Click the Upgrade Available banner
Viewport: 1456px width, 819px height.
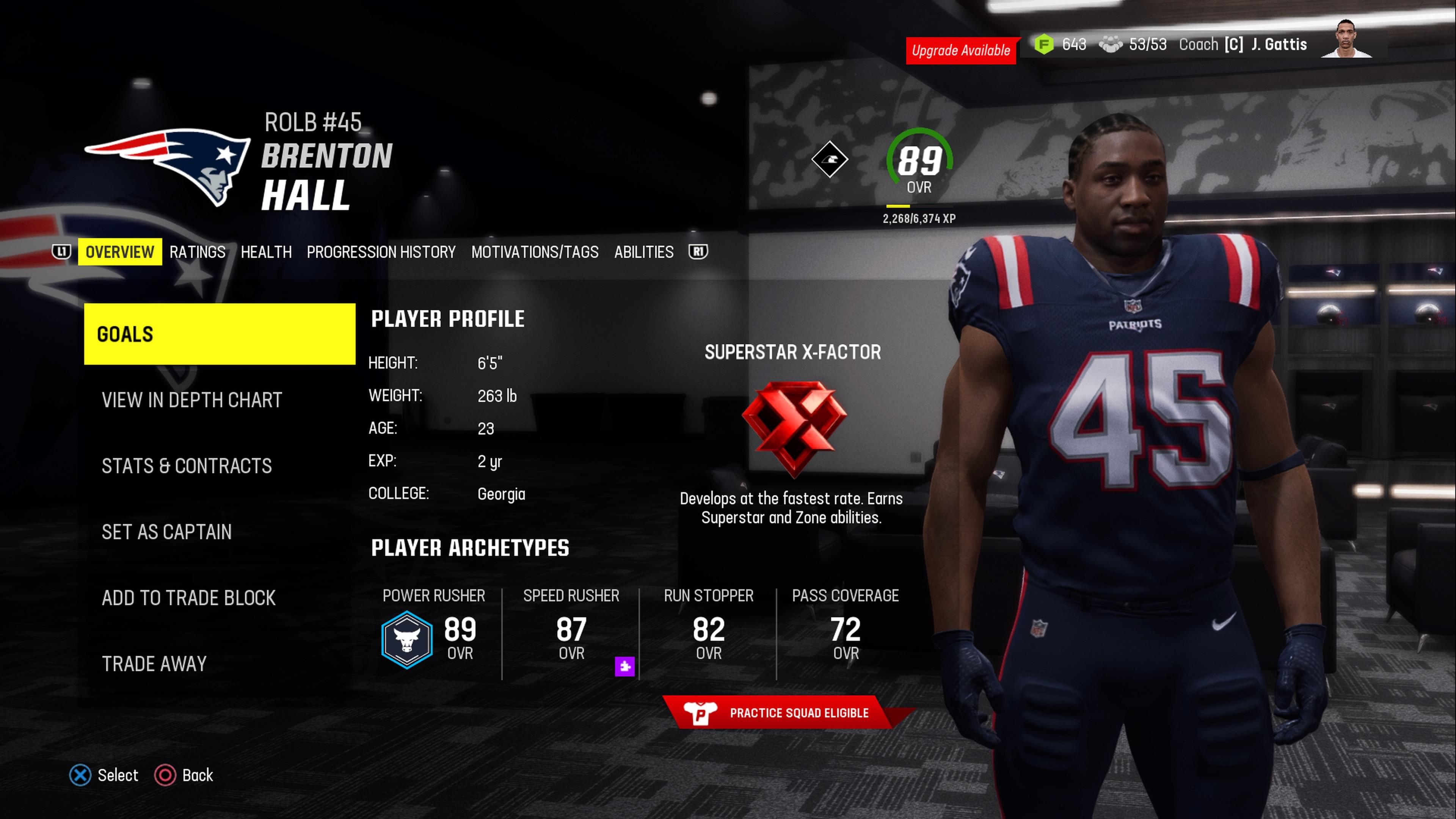coord(961,51)
